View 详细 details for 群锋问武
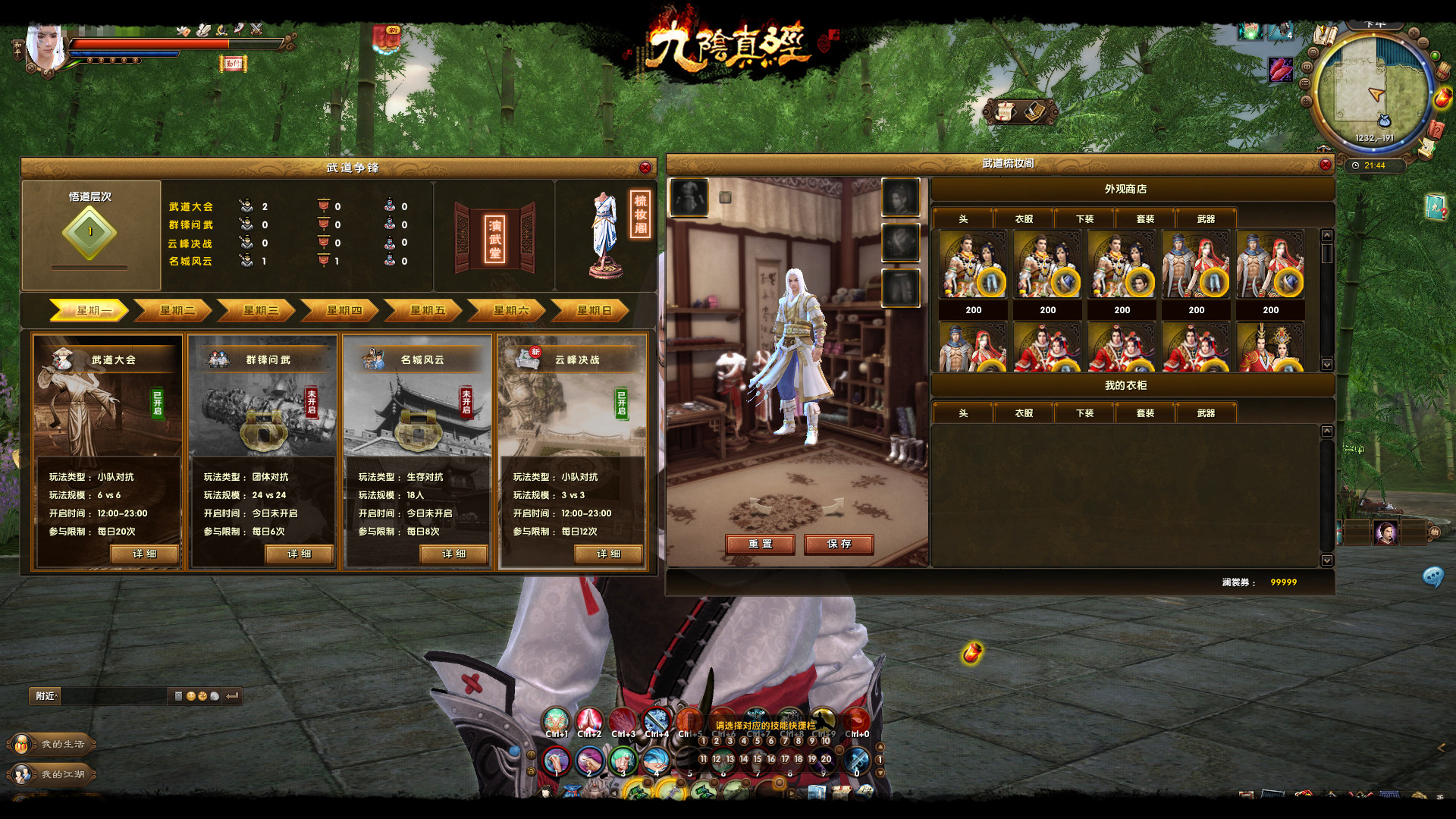This screenshot has height=819, width=1456. [300, 554]
